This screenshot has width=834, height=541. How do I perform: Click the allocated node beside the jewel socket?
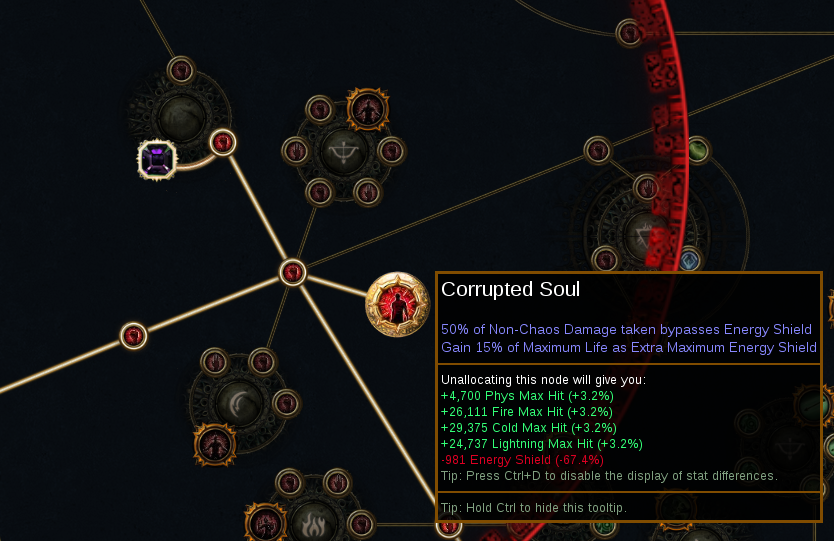(223, 143)
